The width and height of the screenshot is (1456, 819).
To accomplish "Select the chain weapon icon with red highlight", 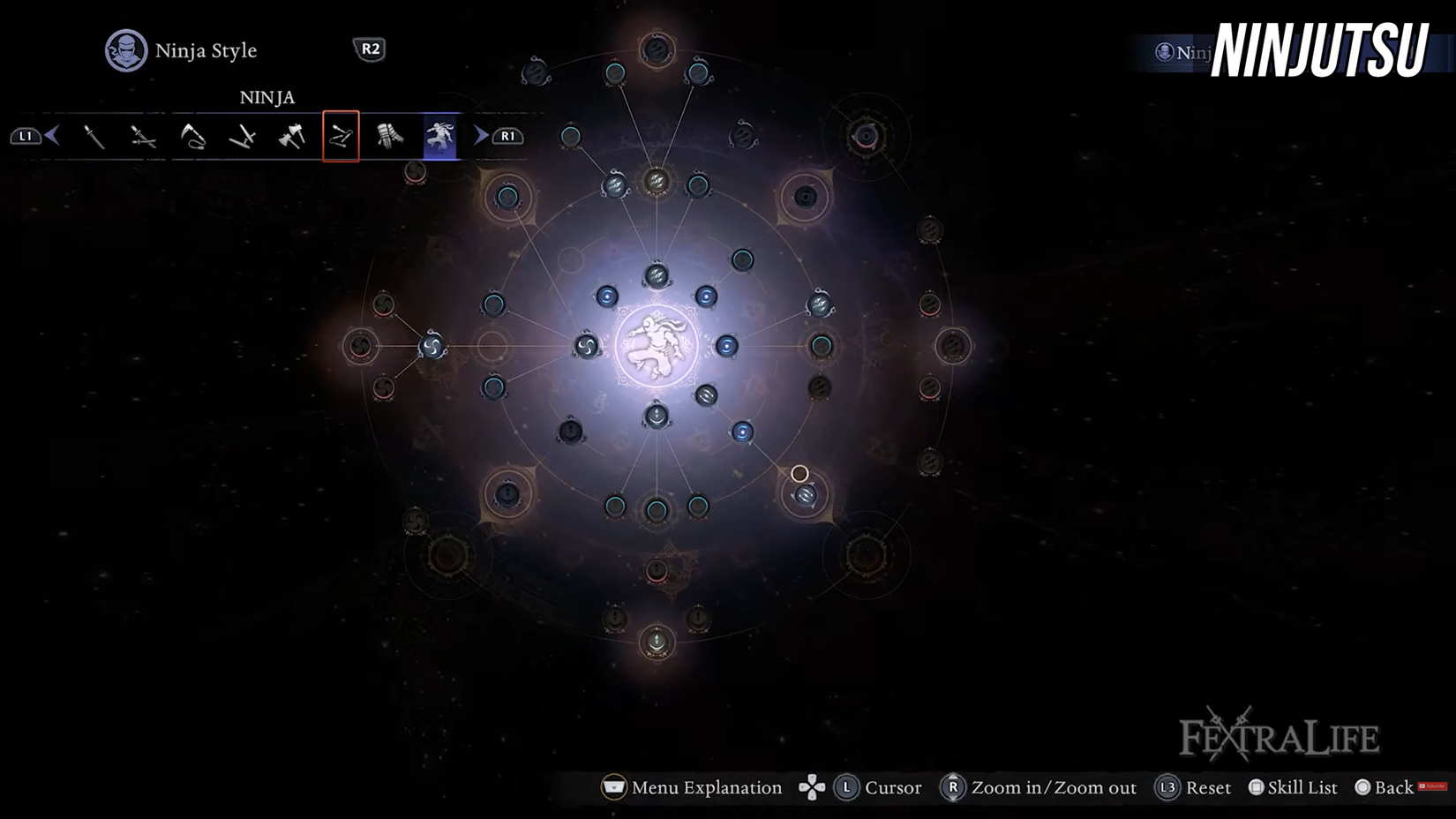I will (341, 137).
